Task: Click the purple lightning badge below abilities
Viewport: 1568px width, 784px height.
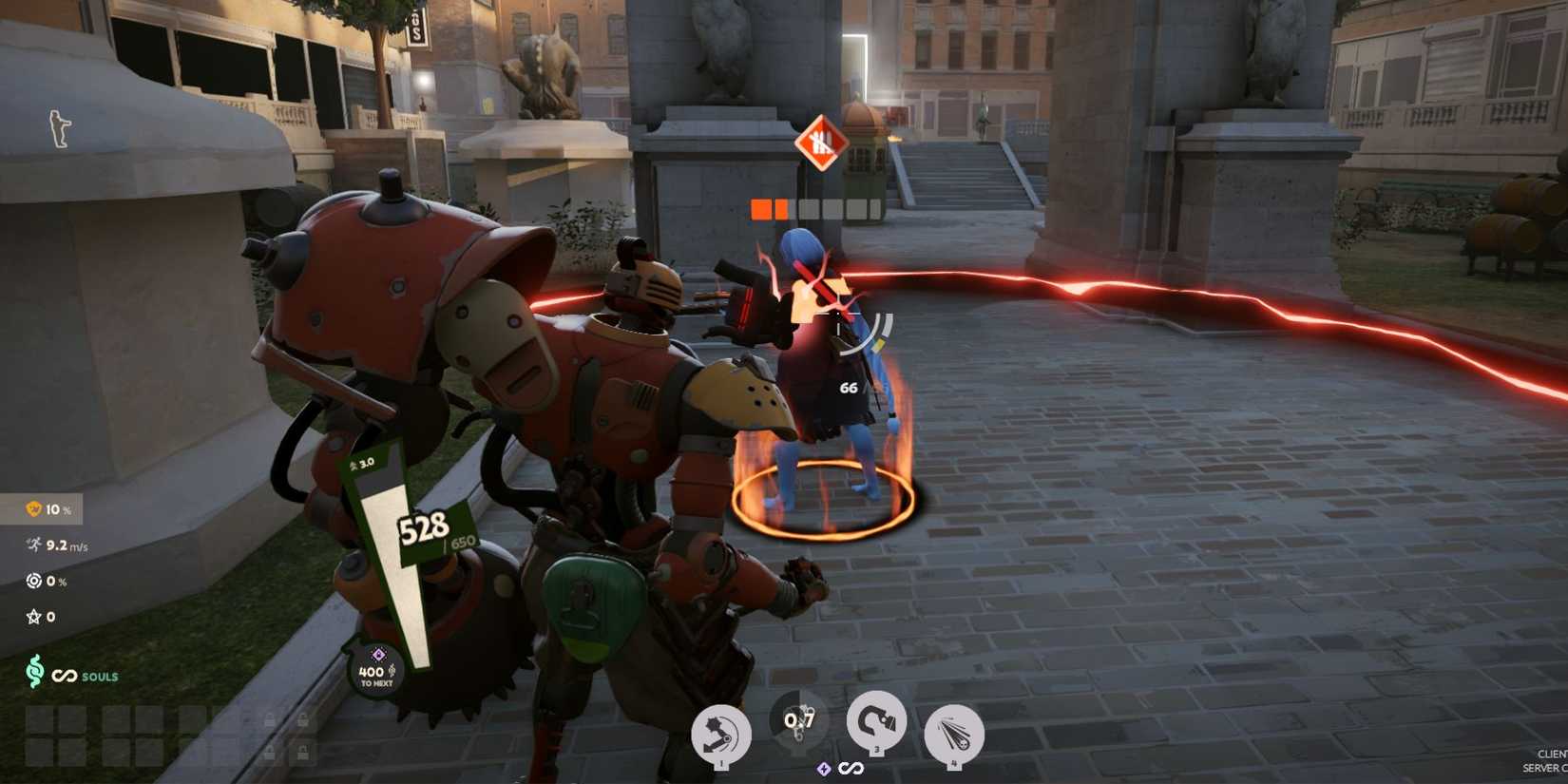Action: pos(823,766)
